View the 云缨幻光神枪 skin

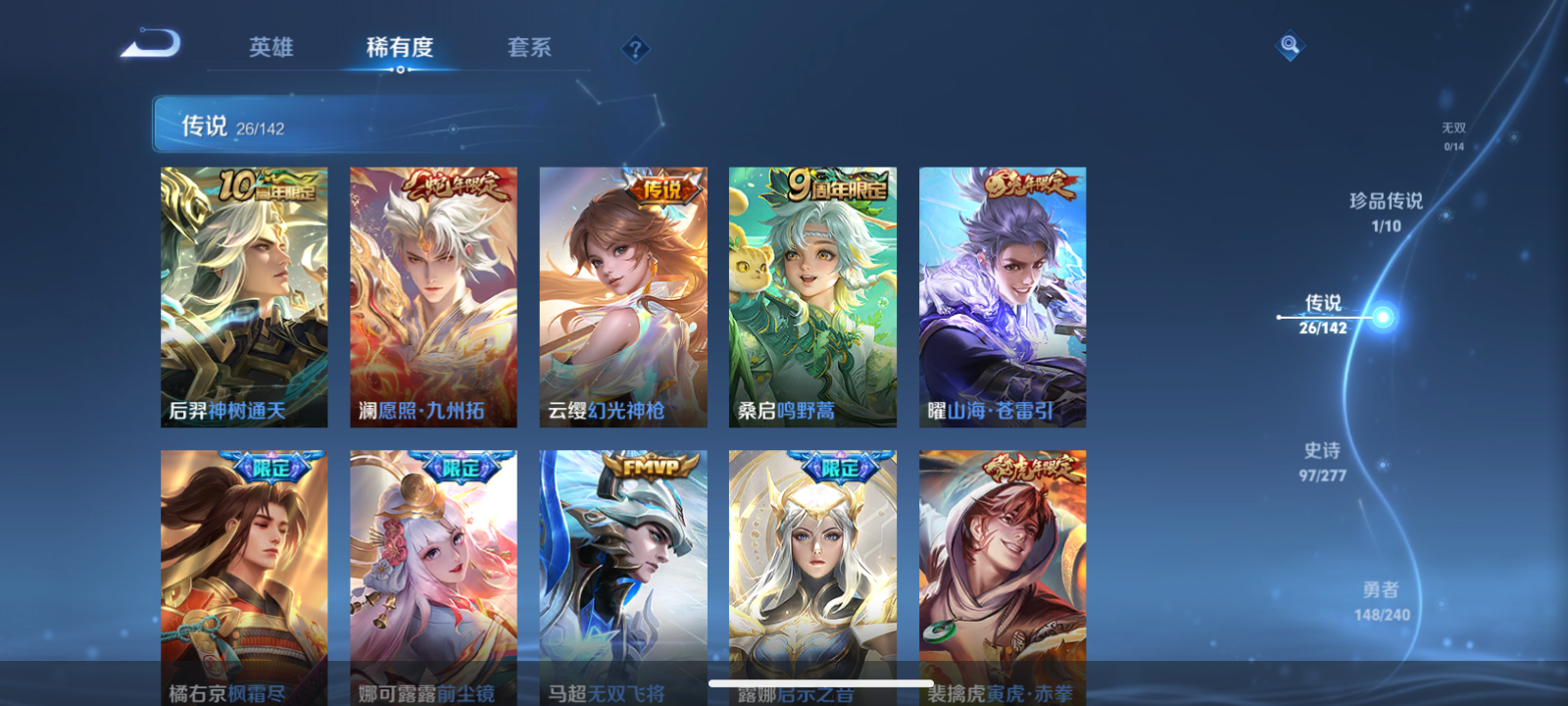(x=621, y=294)
